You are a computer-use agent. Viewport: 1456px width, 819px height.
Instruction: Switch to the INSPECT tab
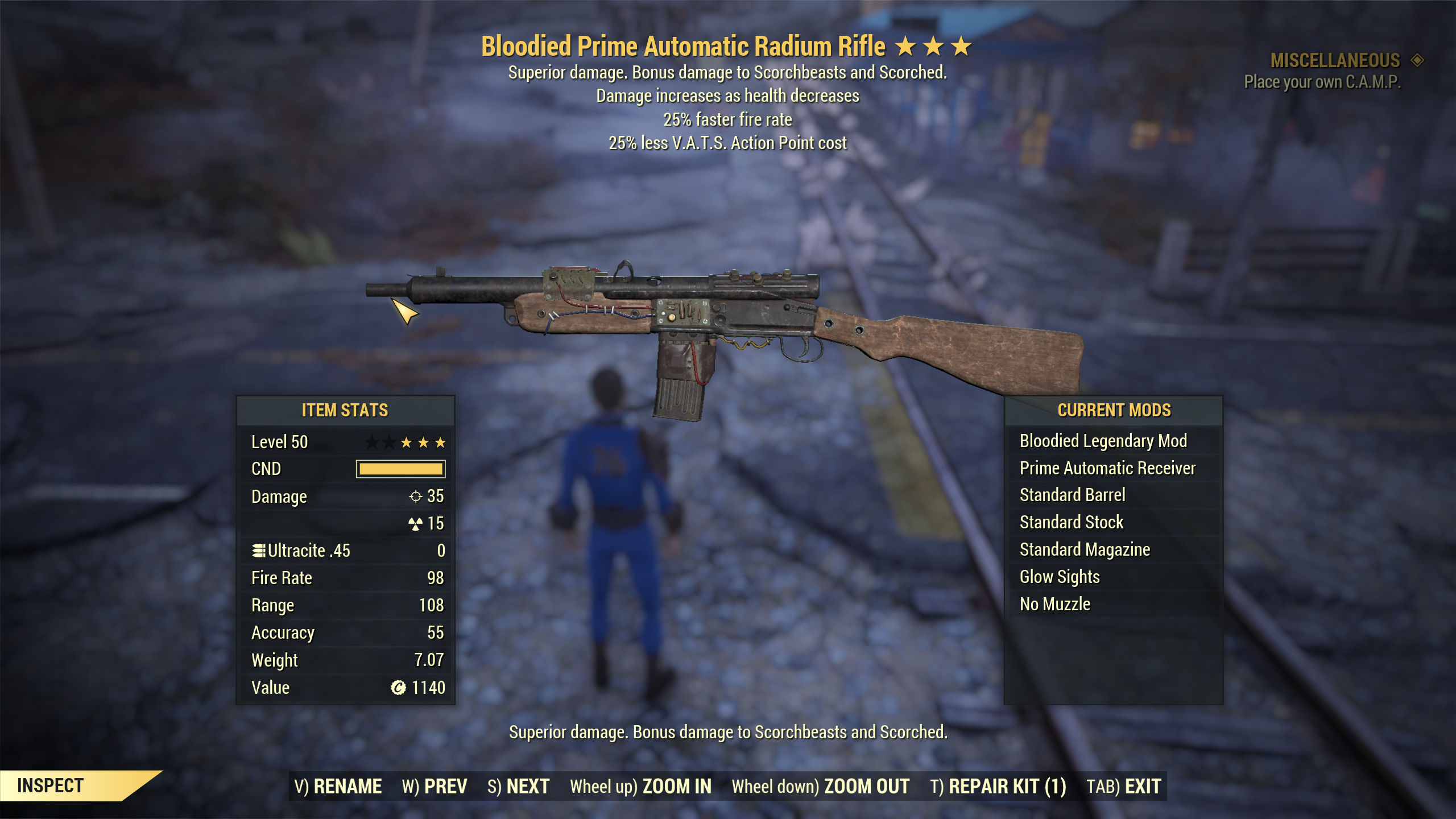[x=51, y=787]
